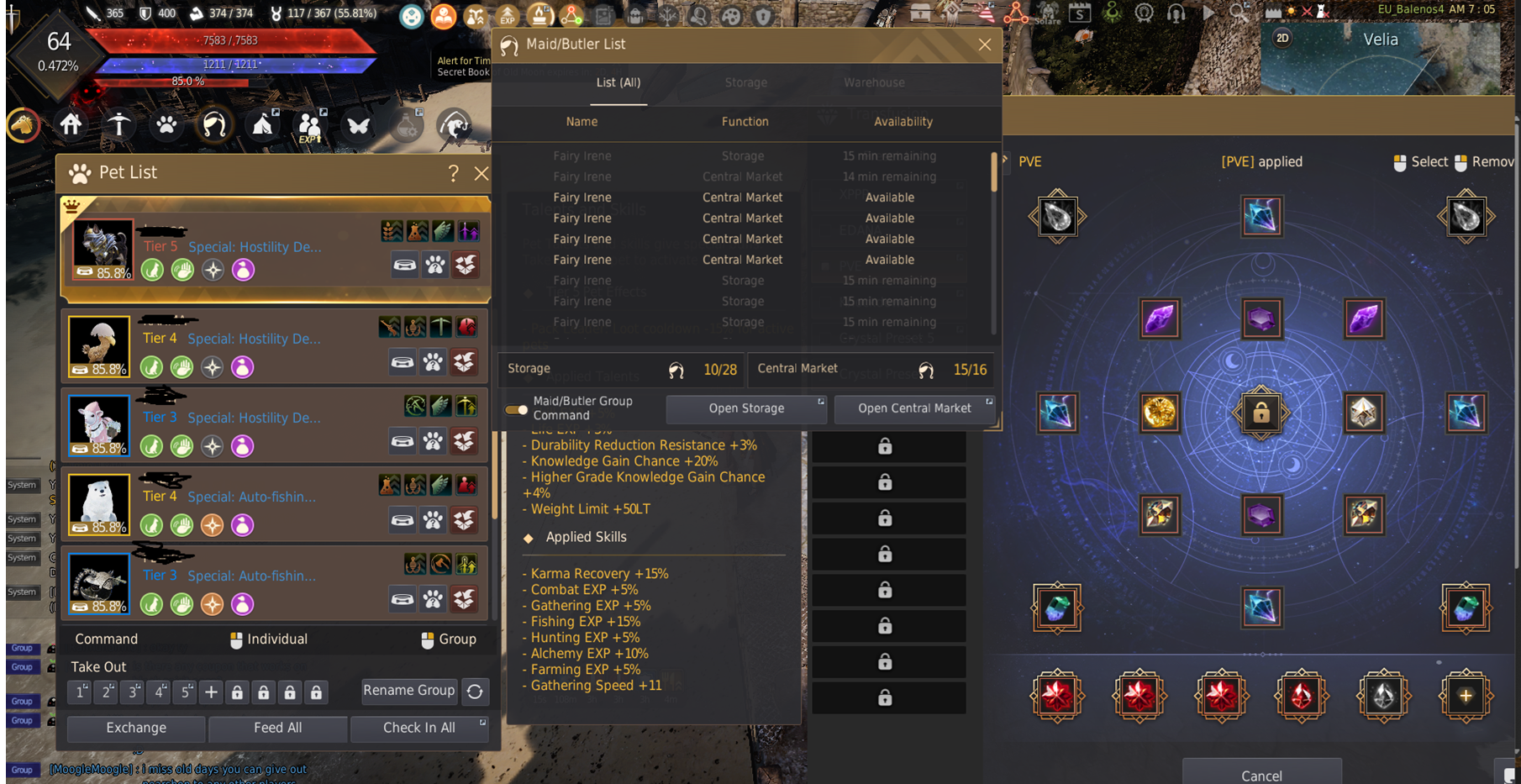
Task: Toggle the minimap 2D view button
Action: (x=1282, y=38)
